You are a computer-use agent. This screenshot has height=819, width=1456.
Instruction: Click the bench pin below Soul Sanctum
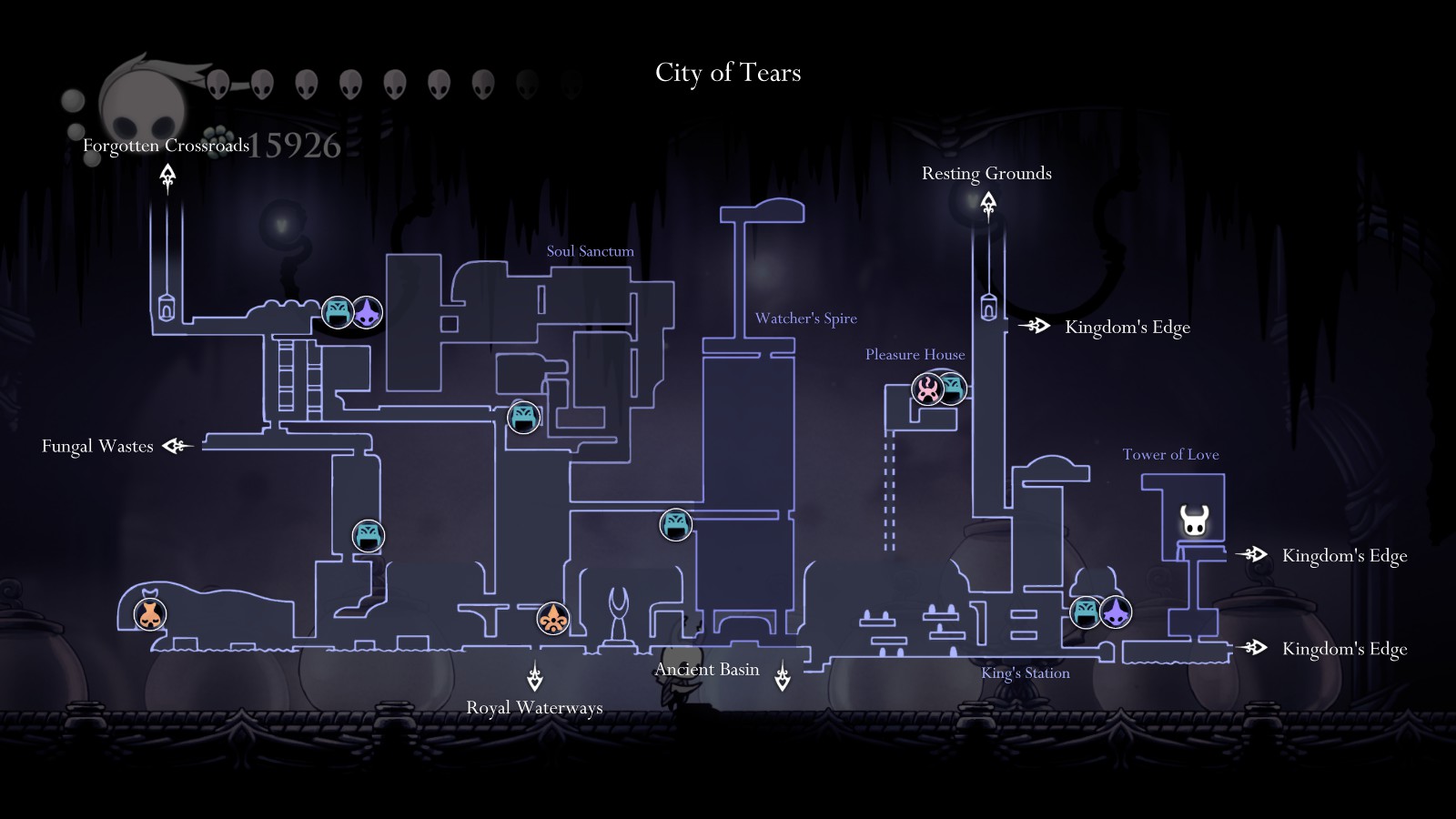[523, 418]
